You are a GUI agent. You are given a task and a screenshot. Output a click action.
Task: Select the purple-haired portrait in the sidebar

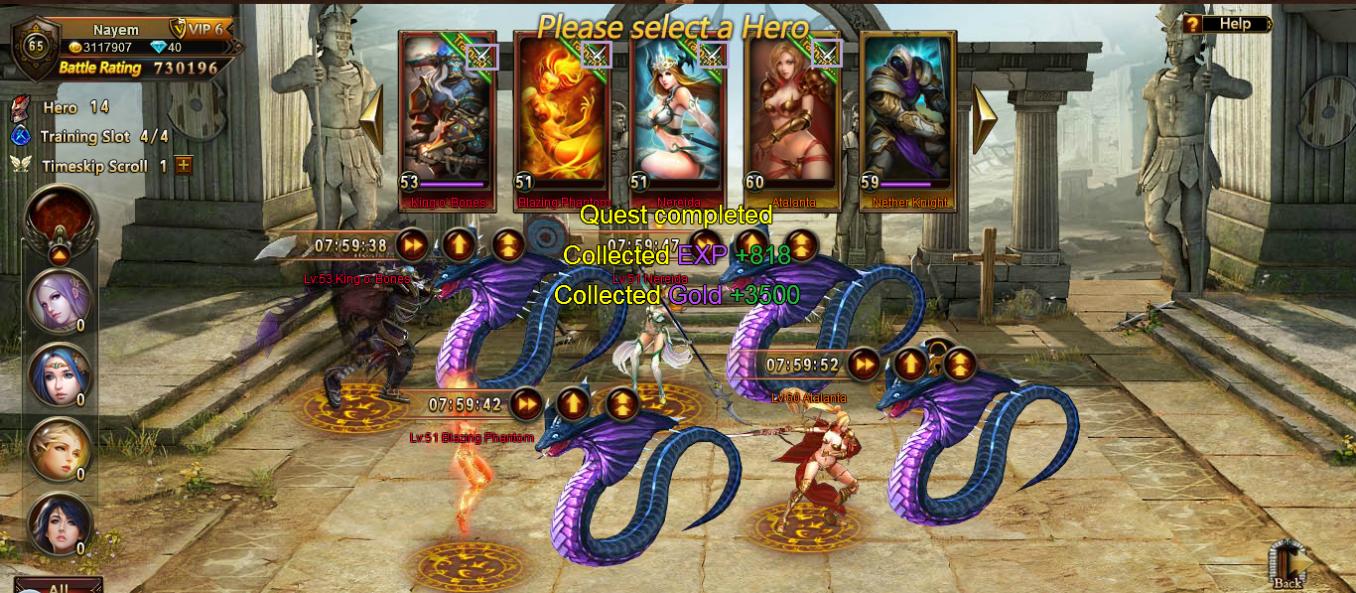coord(60,300)
